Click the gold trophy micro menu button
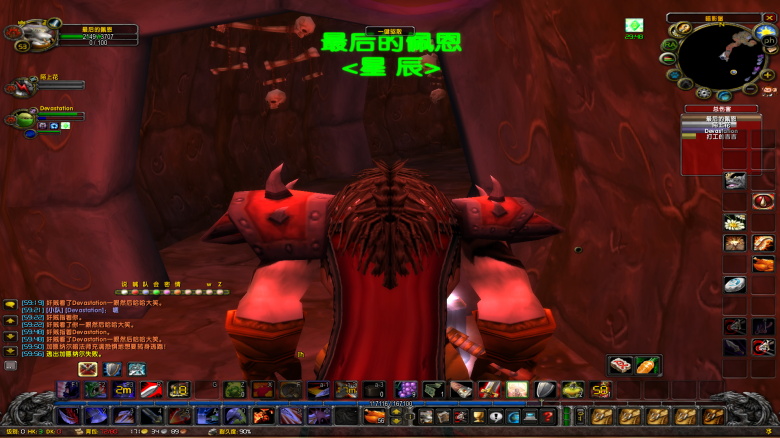This screenshot has width=780, height=438. pyautogui.click(x=478, y=416)
